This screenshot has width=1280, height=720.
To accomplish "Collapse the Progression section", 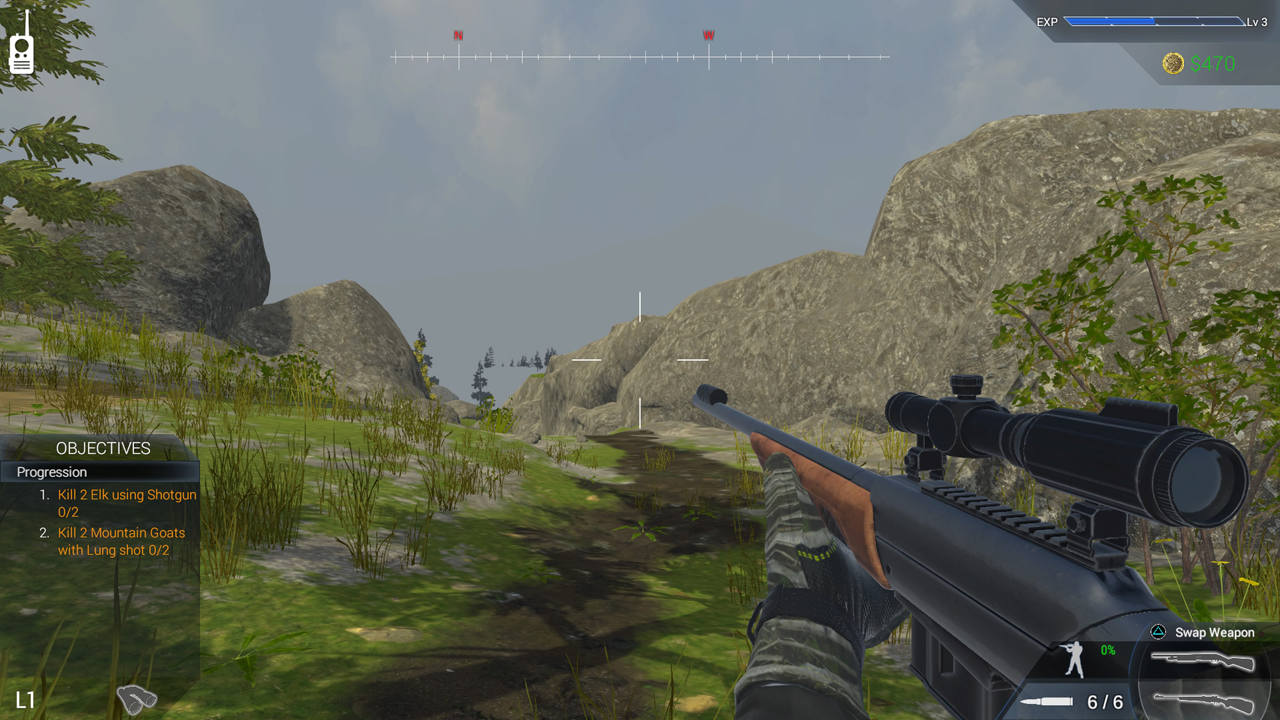I will point(51,472).
